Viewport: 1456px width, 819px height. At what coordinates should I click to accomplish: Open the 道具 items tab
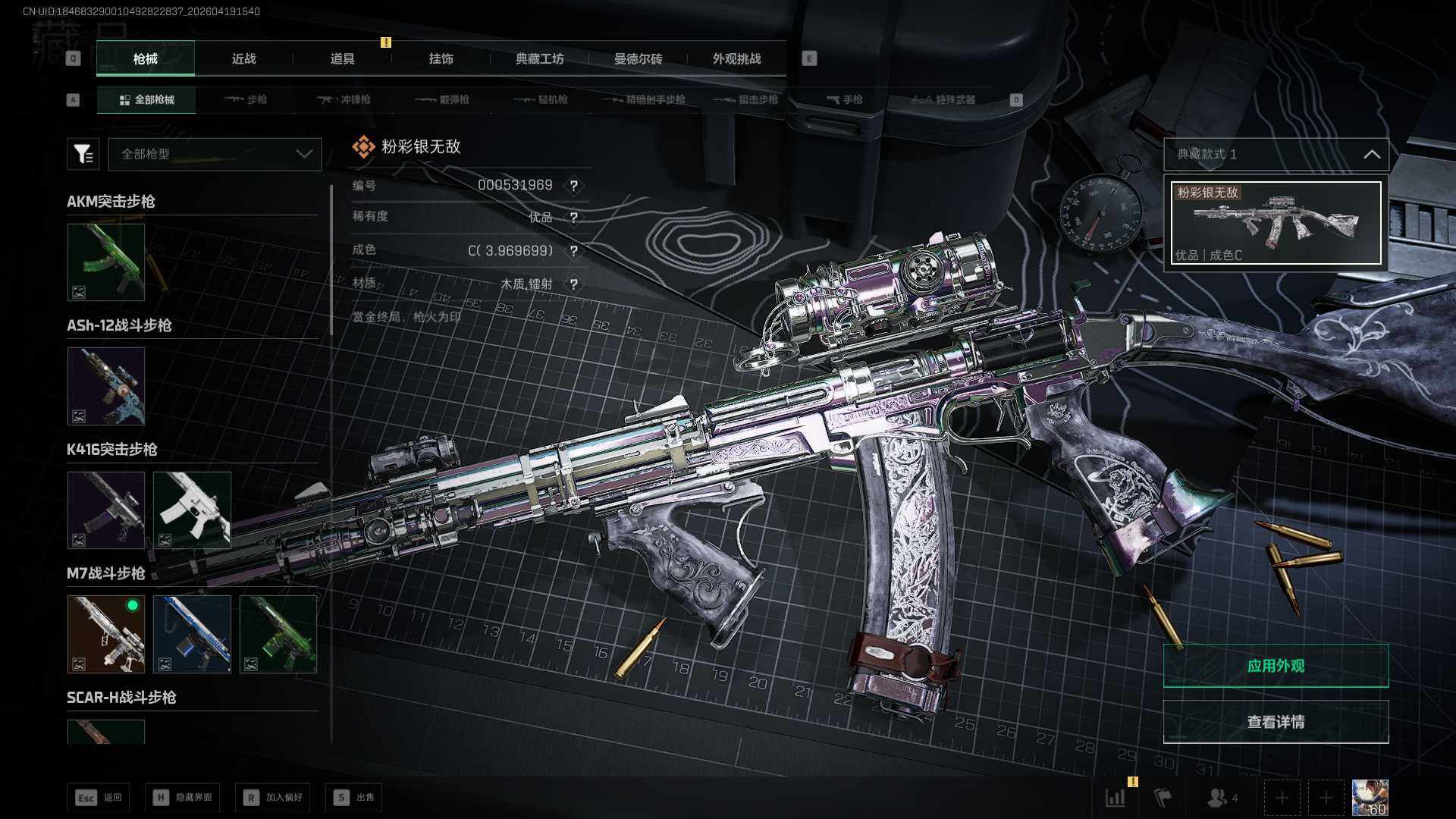pyautogui.click(x=342, y=59)
